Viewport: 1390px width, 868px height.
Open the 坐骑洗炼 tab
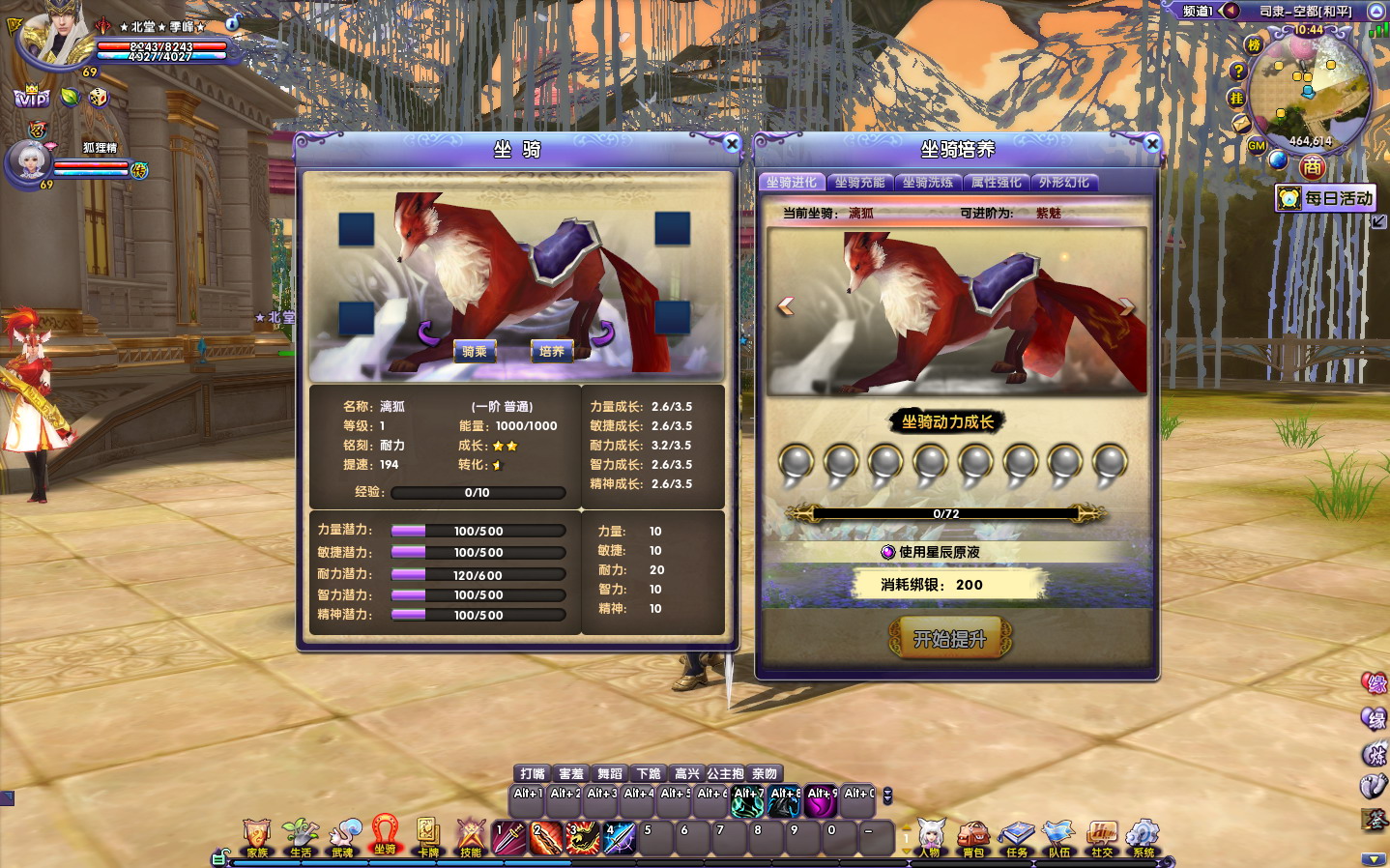pyautogui.click(x=927, y=183)
